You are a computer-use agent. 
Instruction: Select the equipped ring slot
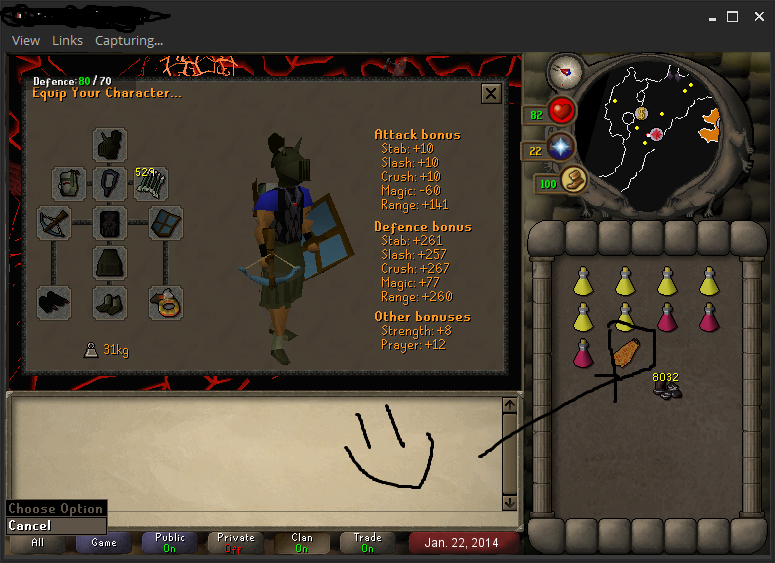165,302
